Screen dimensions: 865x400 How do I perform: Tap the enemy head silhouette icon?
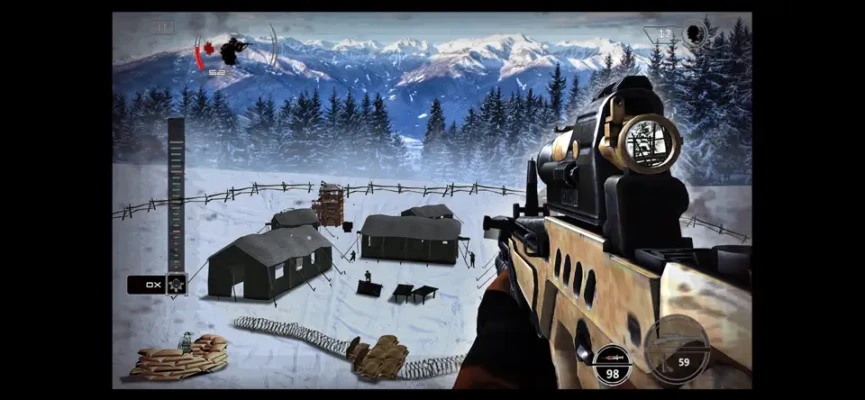tap(695, 35)
